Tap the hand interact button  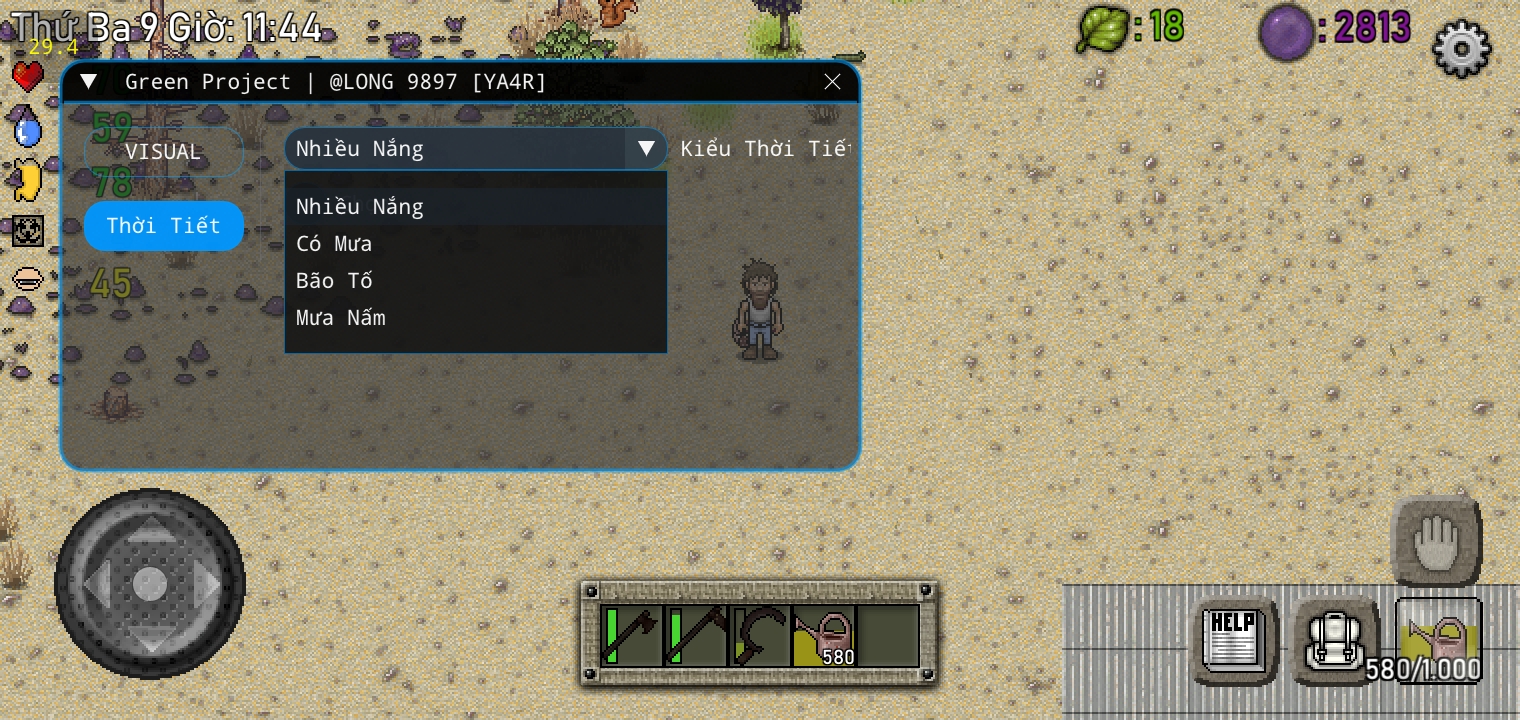[x=1436, y=542]
